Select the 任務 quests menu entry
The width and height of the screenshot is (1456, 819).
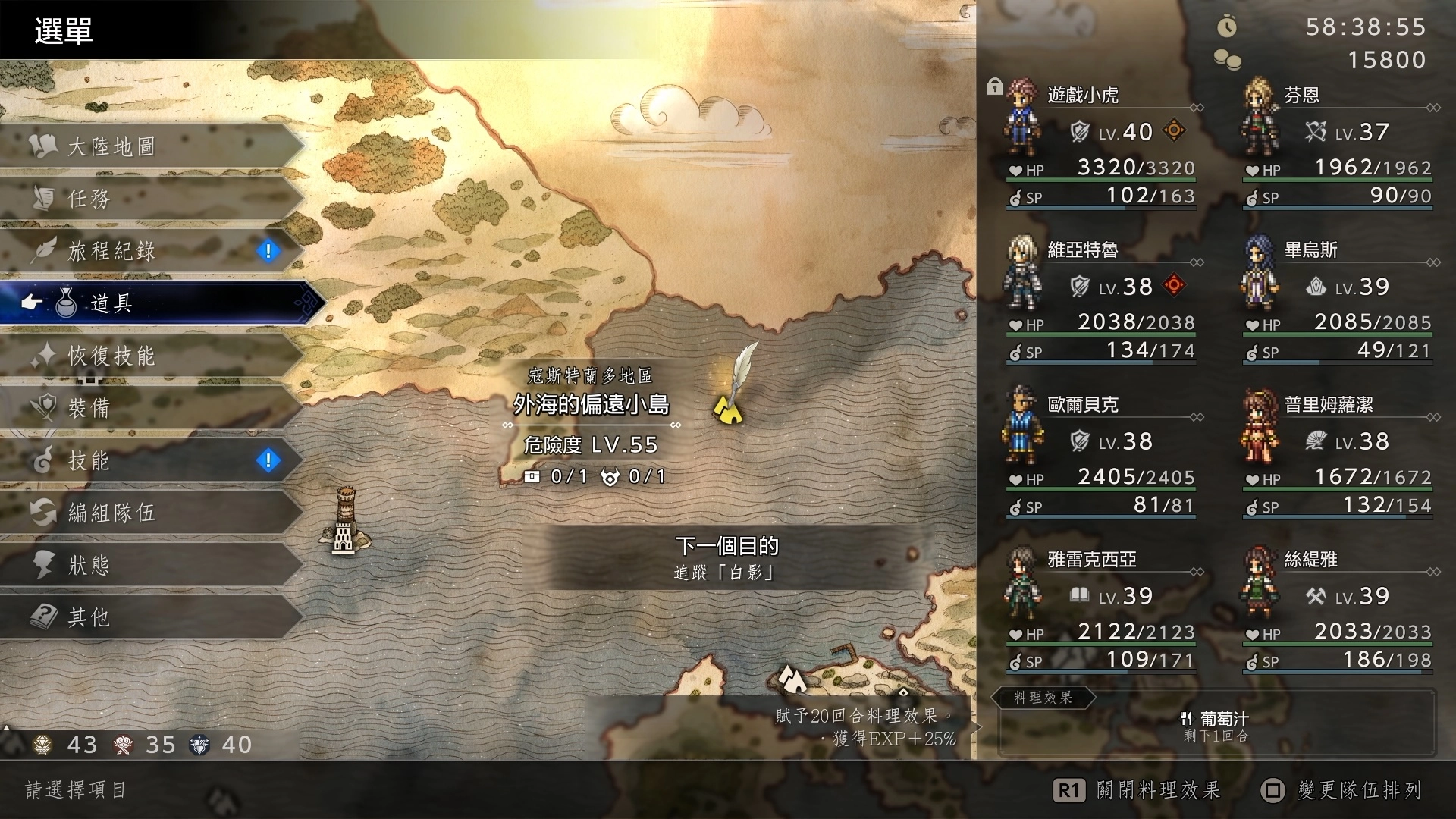[x=152, y=198]
